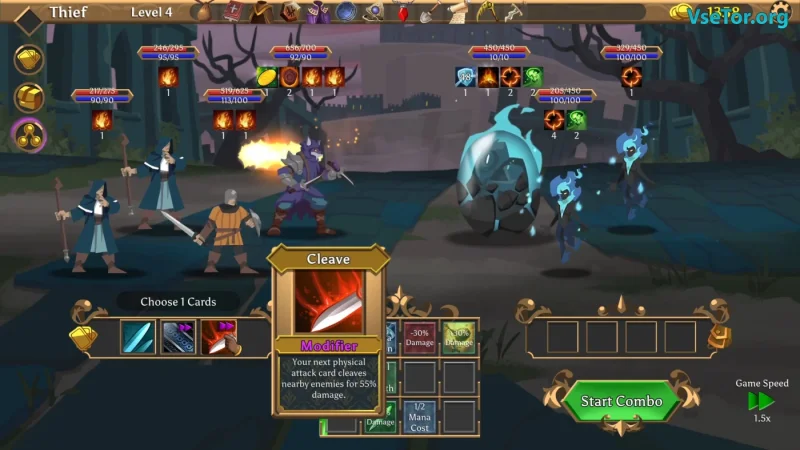Choose the Cleave modifier card in hand

click(219, 337)
